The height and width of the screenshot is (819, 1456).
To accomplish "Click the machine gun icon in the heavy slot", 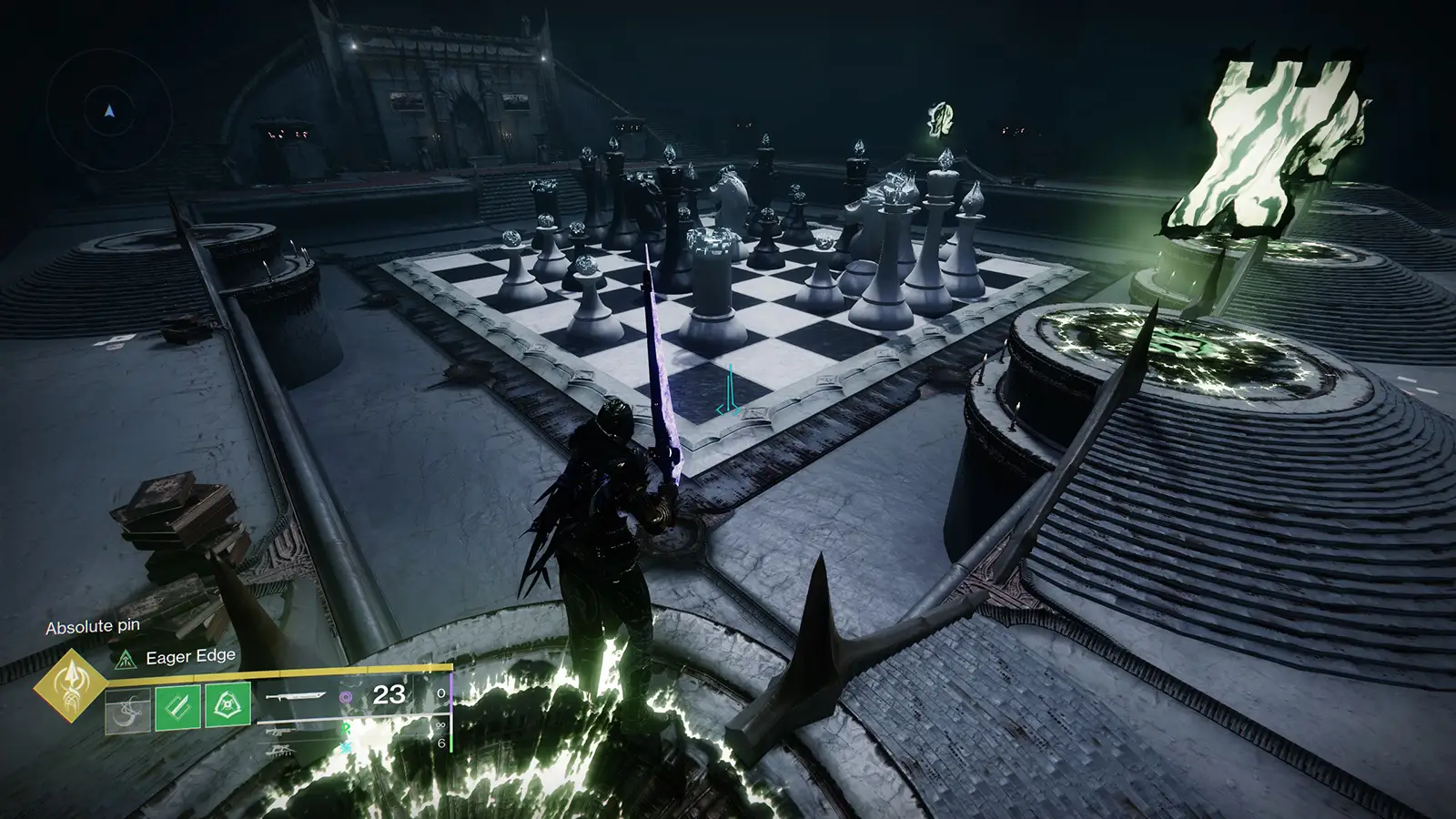I will pos(282,748).
